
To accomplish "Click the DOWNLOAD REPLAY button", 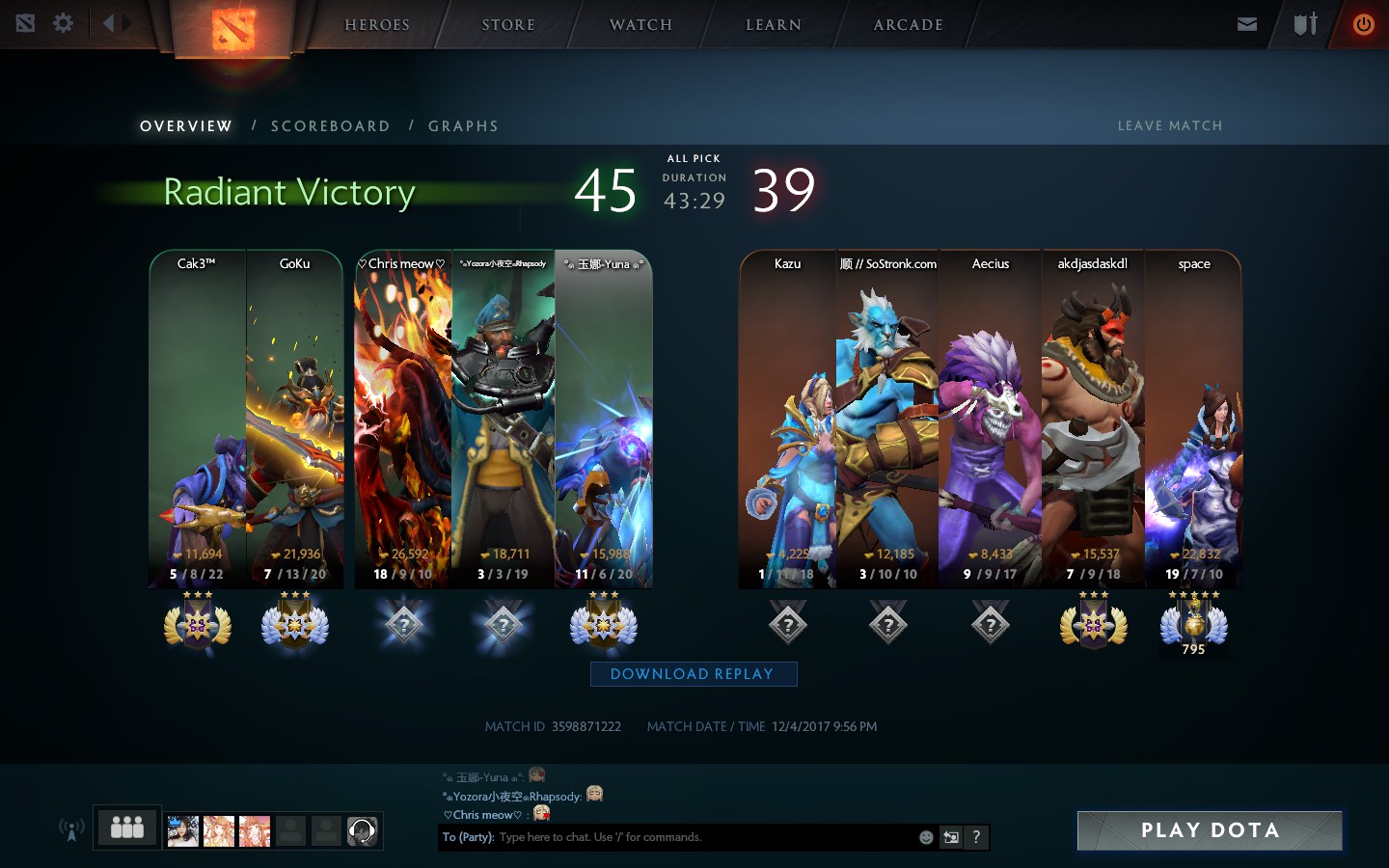I will (693, 673).
